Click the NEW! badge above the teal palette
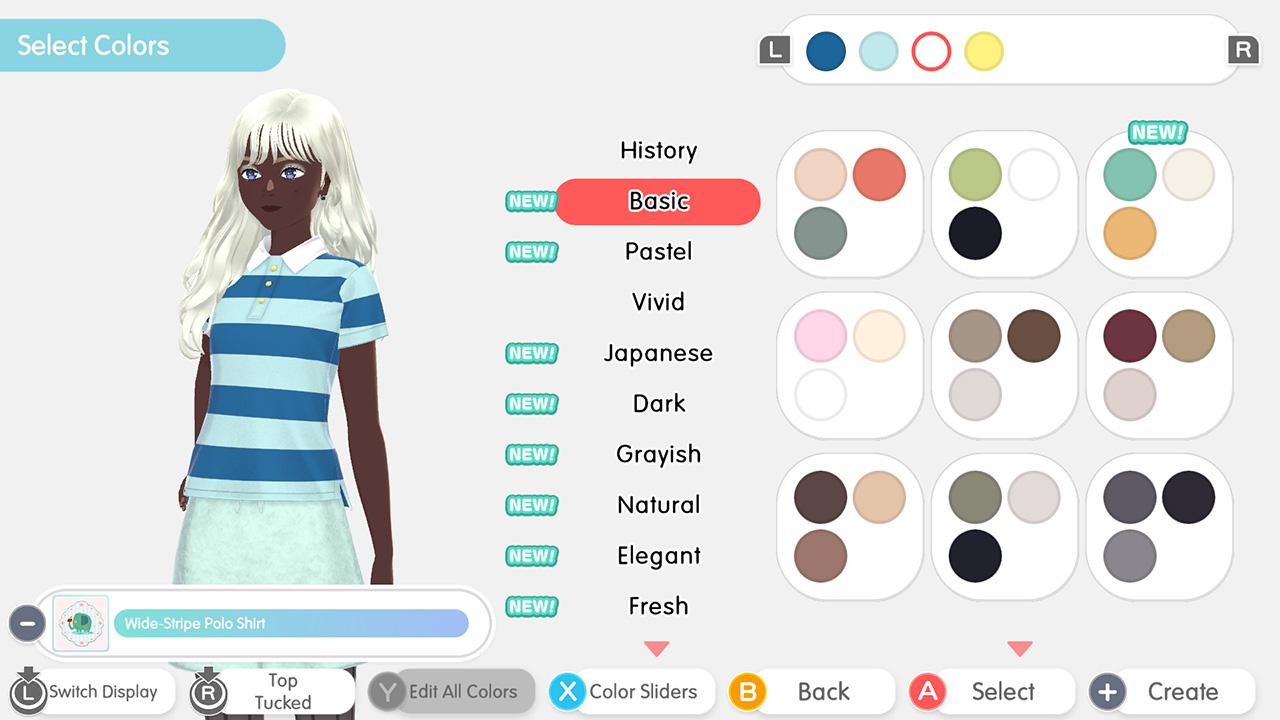Screen dimensions: 1280x720 tap(1158, 130)
